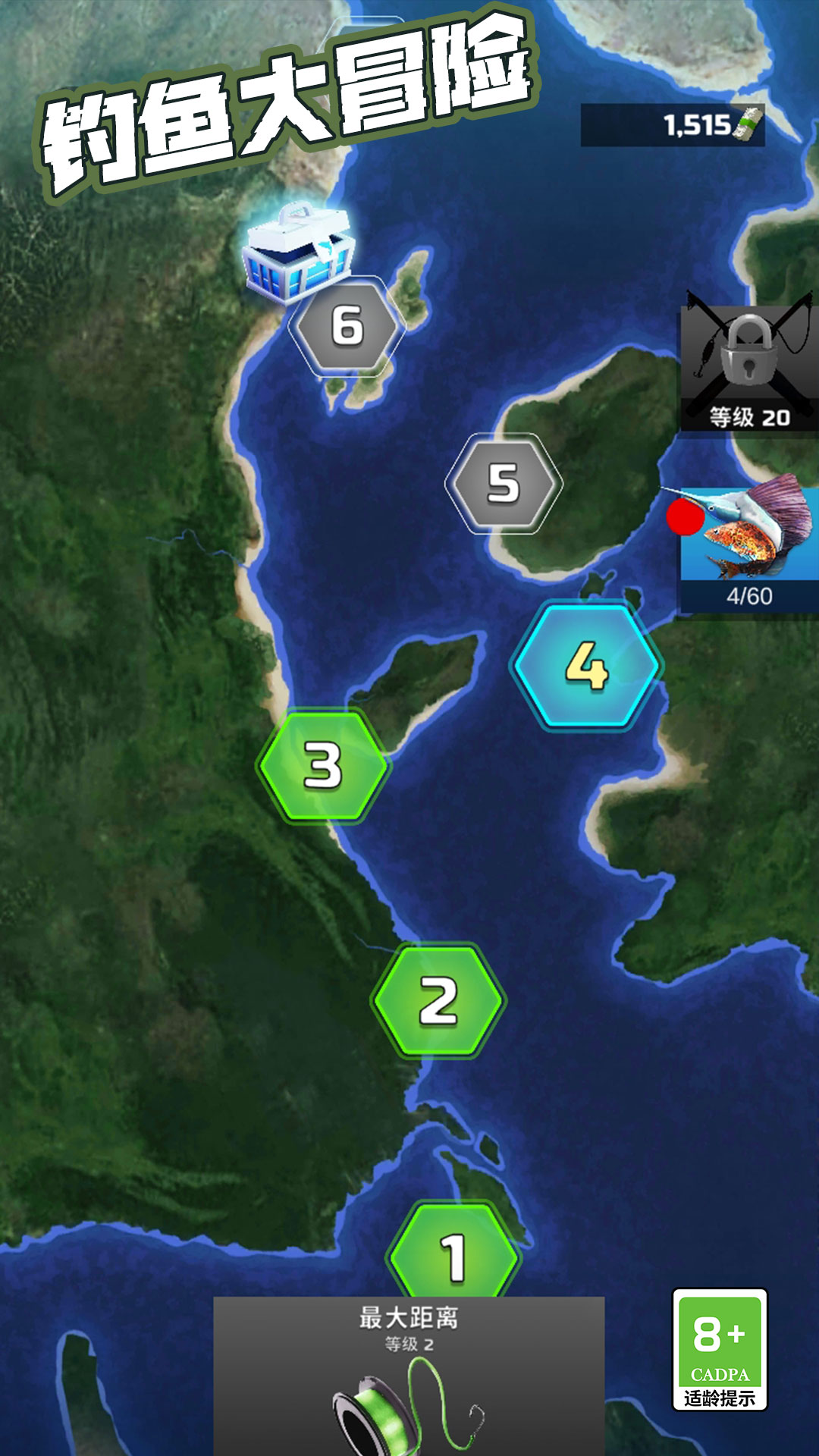Choose the green level 2 hexagon
Viewport: 819px width, 1456px height.
[438, 1000]
